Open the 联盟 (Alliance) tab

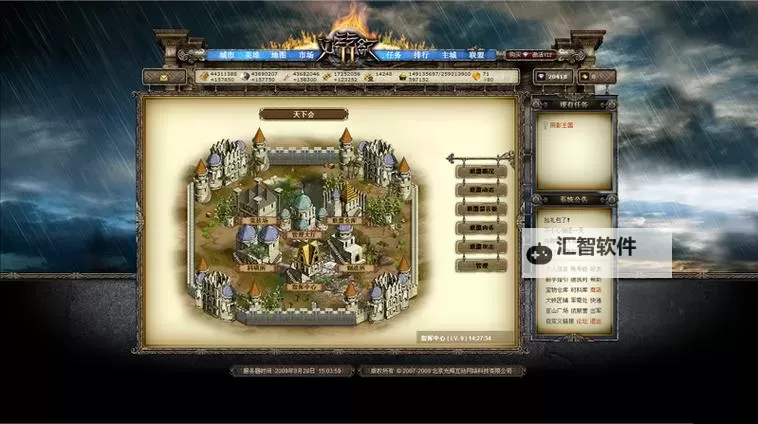476,55
